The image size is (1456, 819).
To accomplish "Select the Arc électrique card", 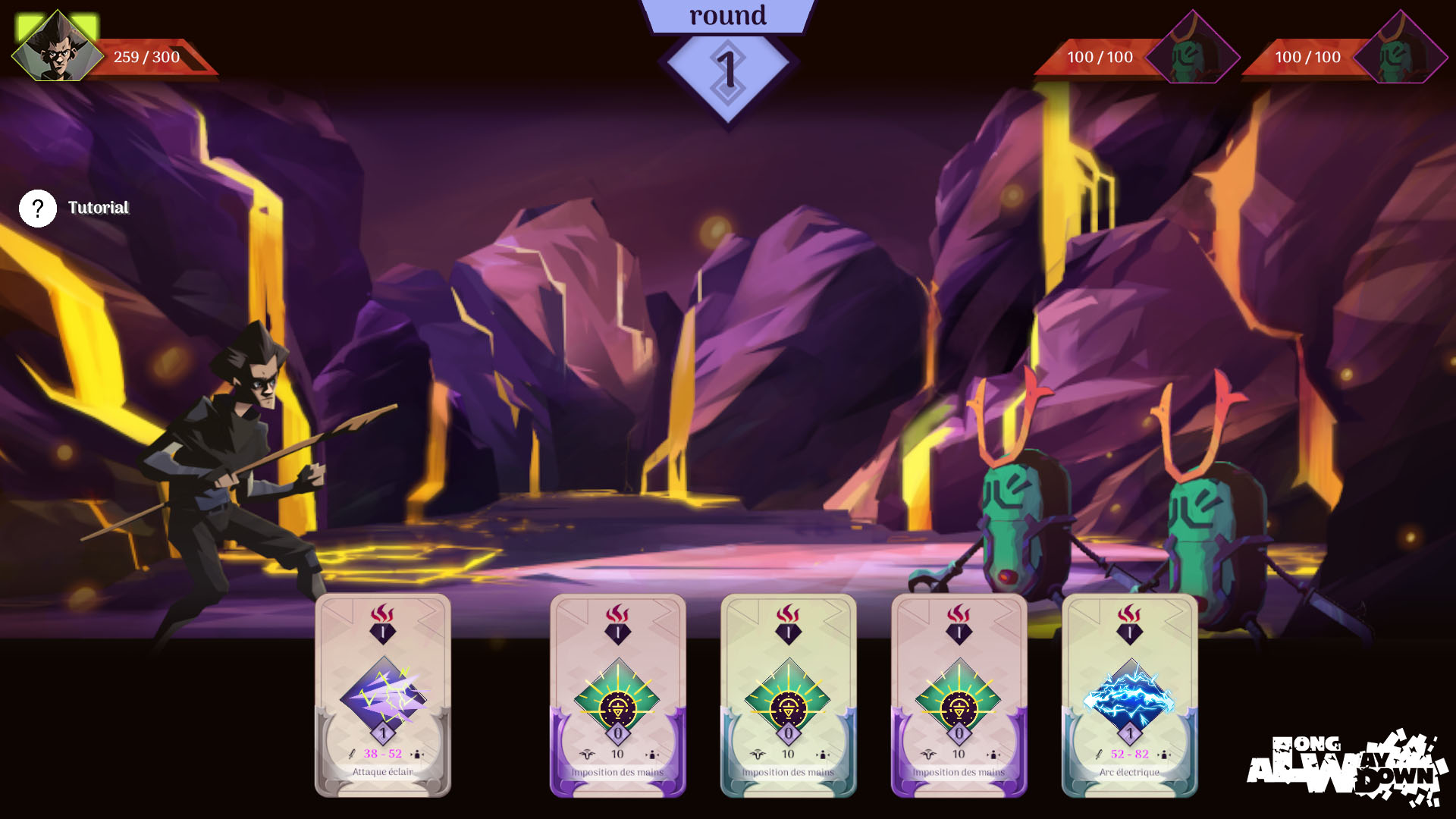I will click(x=1129, y=695).
